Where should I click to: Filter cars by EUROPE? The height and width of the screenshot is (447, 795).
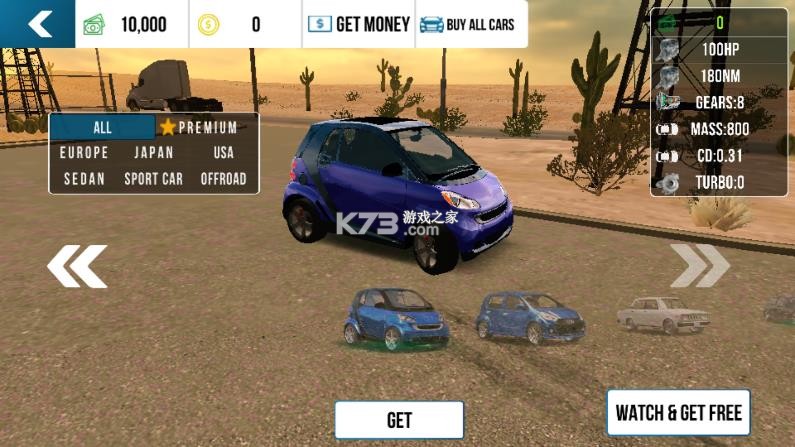[84, 153]
